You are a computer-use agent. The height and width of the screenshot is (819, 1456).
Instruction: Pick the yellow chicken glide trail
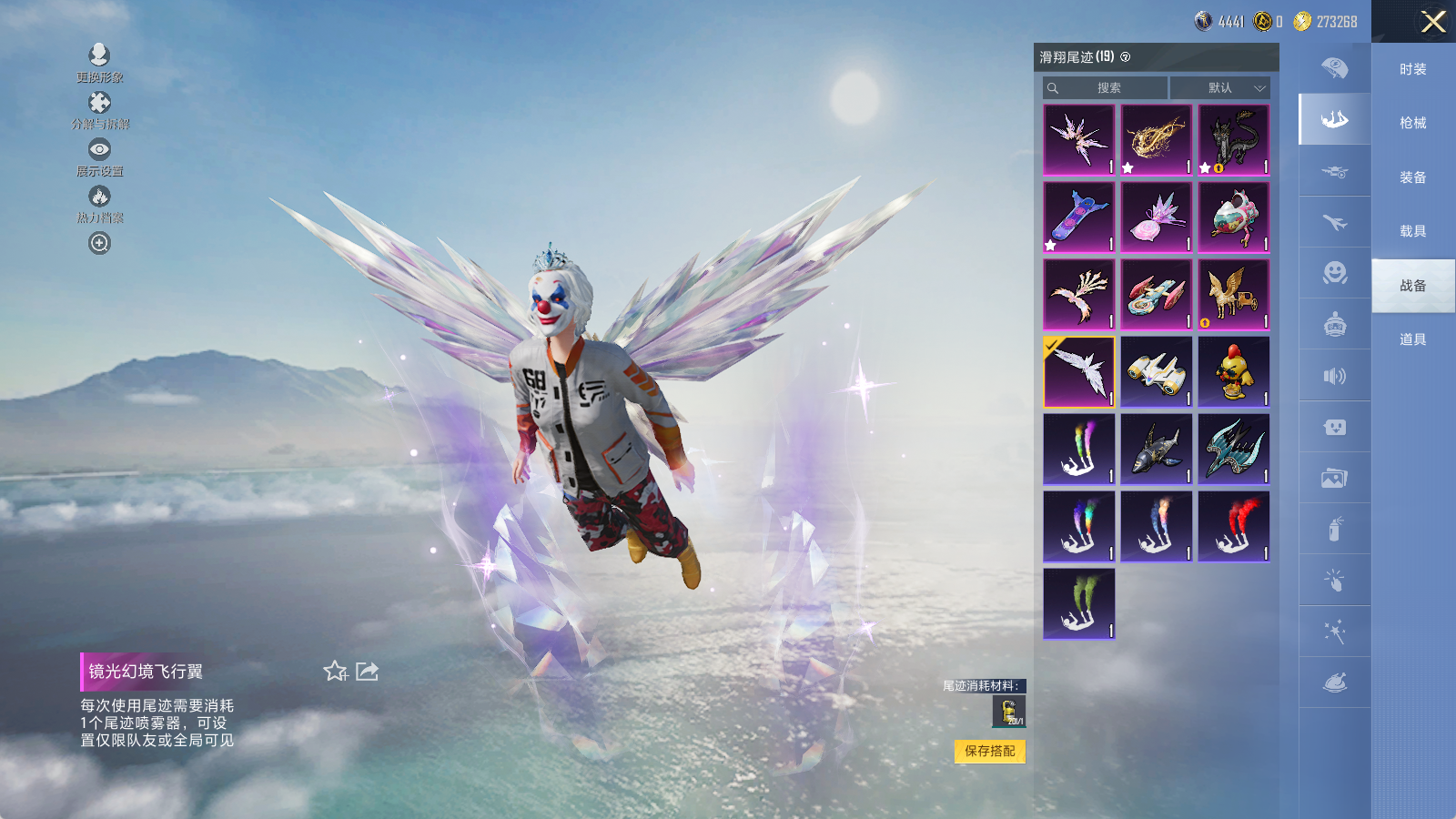point(1233,371)
